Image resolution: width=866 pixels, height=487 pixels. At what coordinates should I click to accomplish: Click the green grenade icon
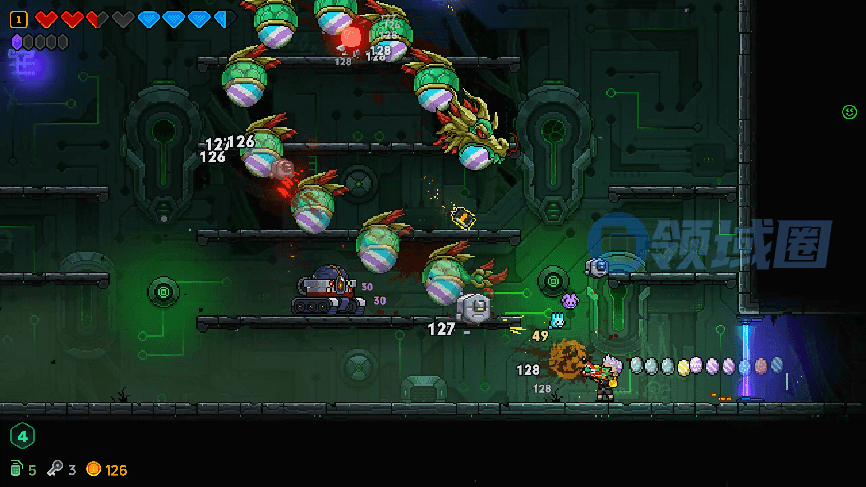16,469
